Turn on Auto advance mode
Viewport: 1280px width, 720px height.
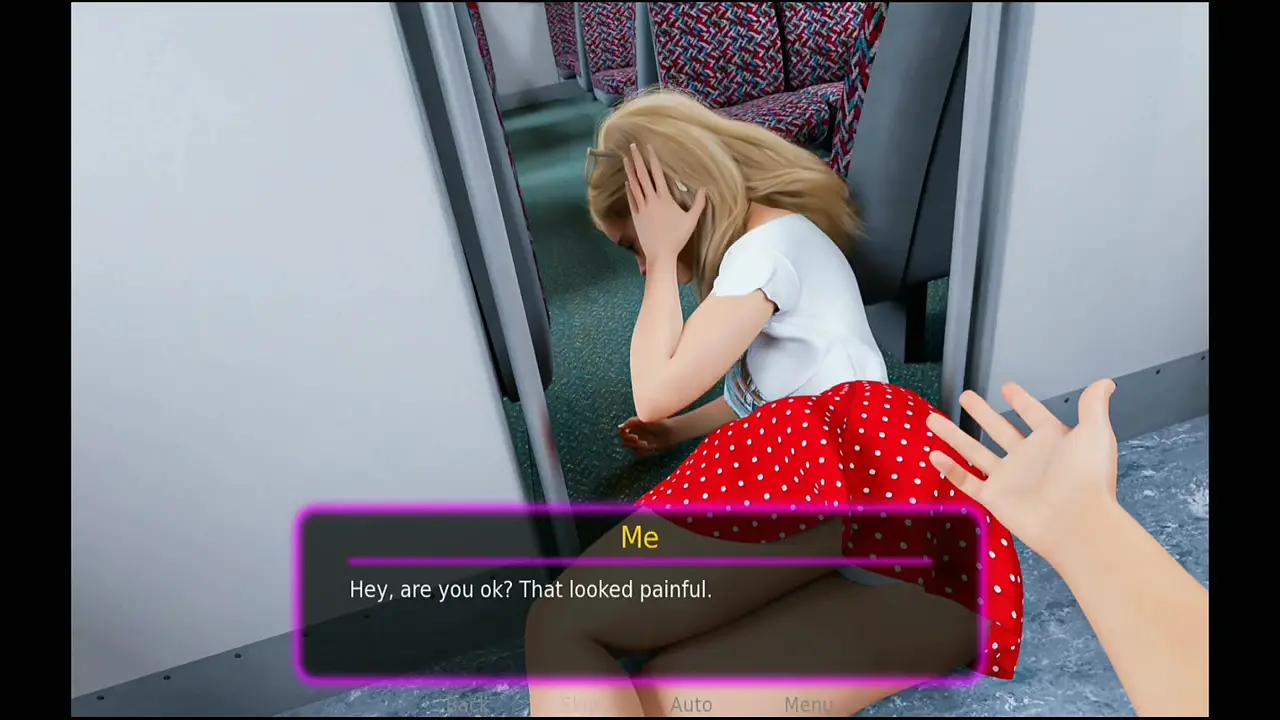(691, 705)
